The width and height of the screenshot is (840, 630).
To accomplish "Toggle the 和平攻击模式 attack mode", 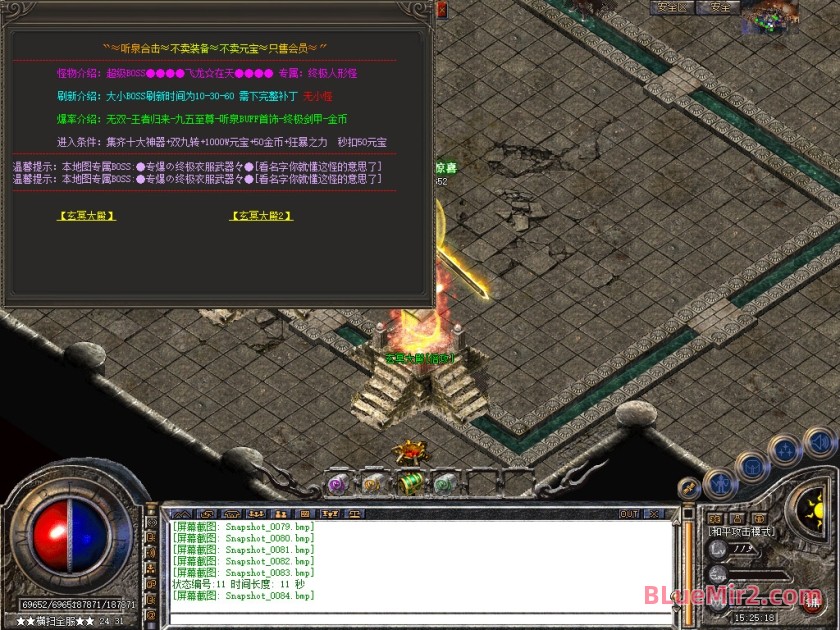I will [x=741, y=532].
